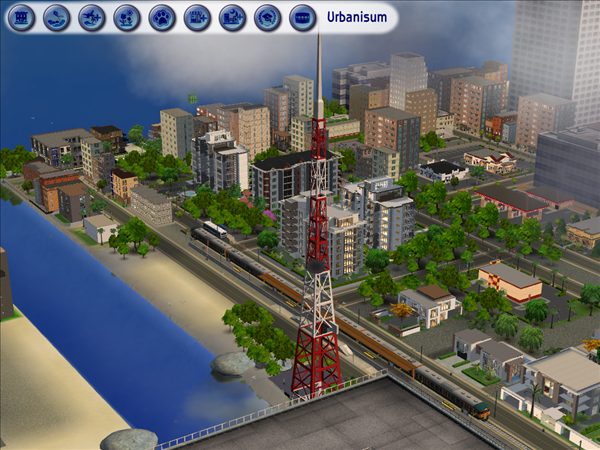The height and width of the screenshot is (450, 600).
Task: Click the building icon in the top toolbar
Action: 23,17
